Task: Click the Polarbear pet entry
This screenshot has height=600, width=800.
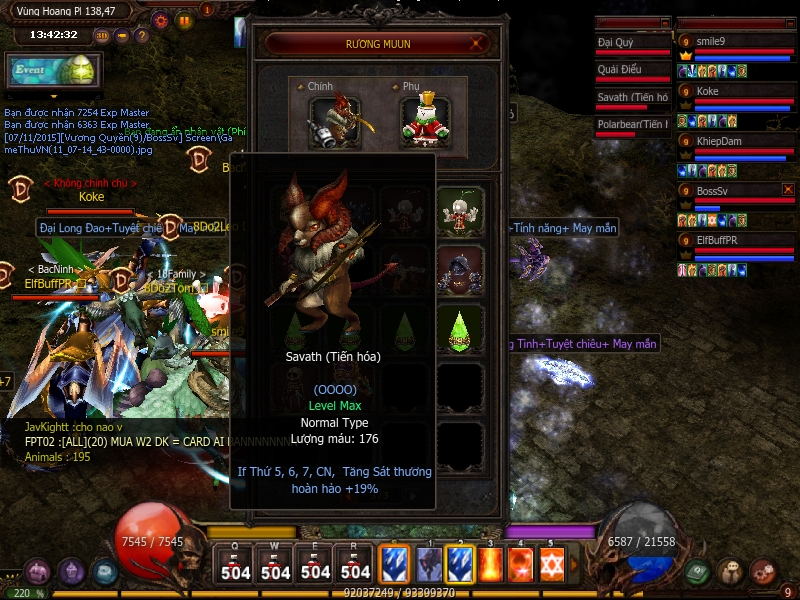Action: coord(632,126)
